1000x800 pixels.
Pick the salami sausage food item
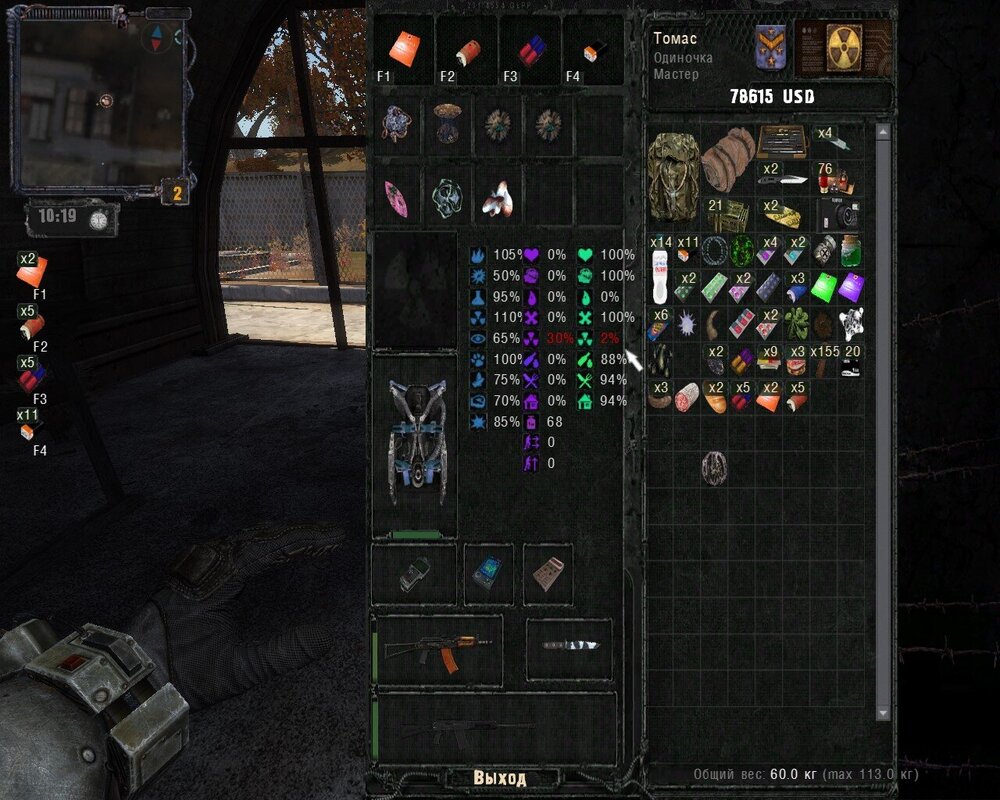tap(688, 397)
